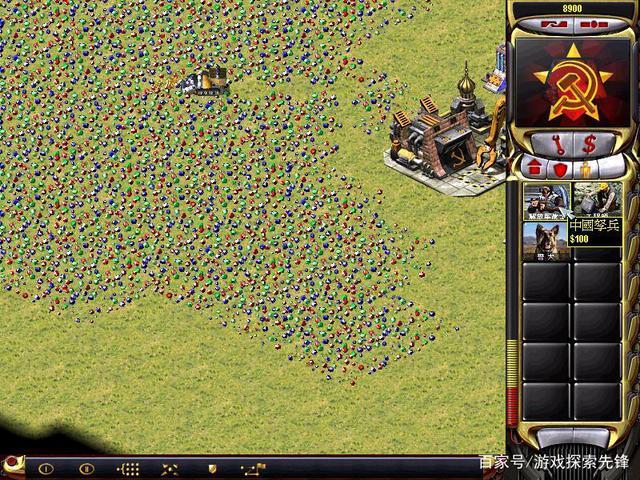
Task: Switch to the vehicles build tab
Action: (x=613, y=168)
